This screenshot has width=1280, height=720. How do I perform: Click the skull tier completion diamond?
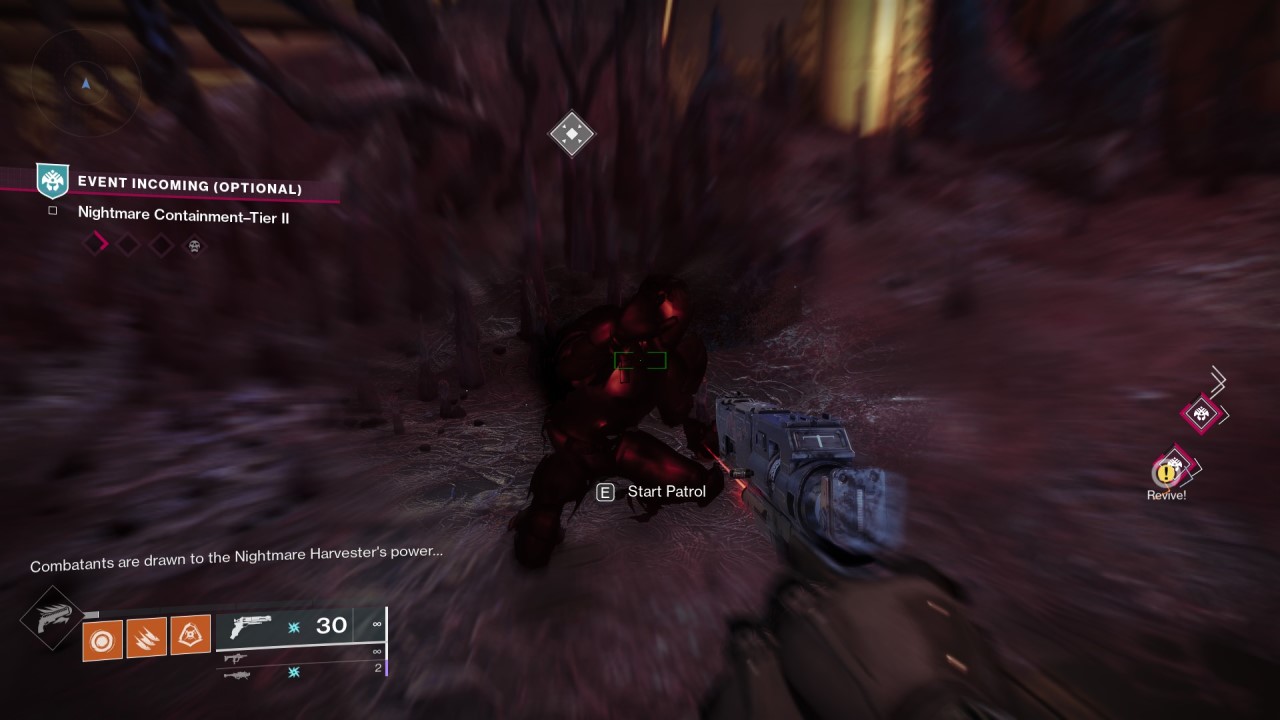pyautogui.click(x=193, y=243)
